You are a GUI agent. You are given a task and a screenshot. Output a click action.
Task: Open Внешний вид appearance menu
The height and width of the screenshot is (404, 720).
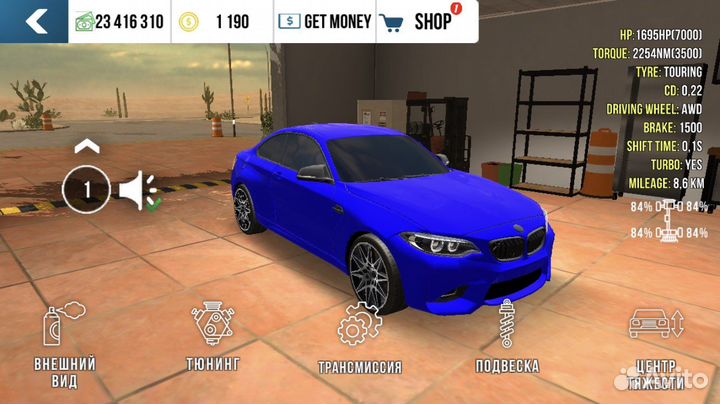pyautogui.click(x=67, y=346)
